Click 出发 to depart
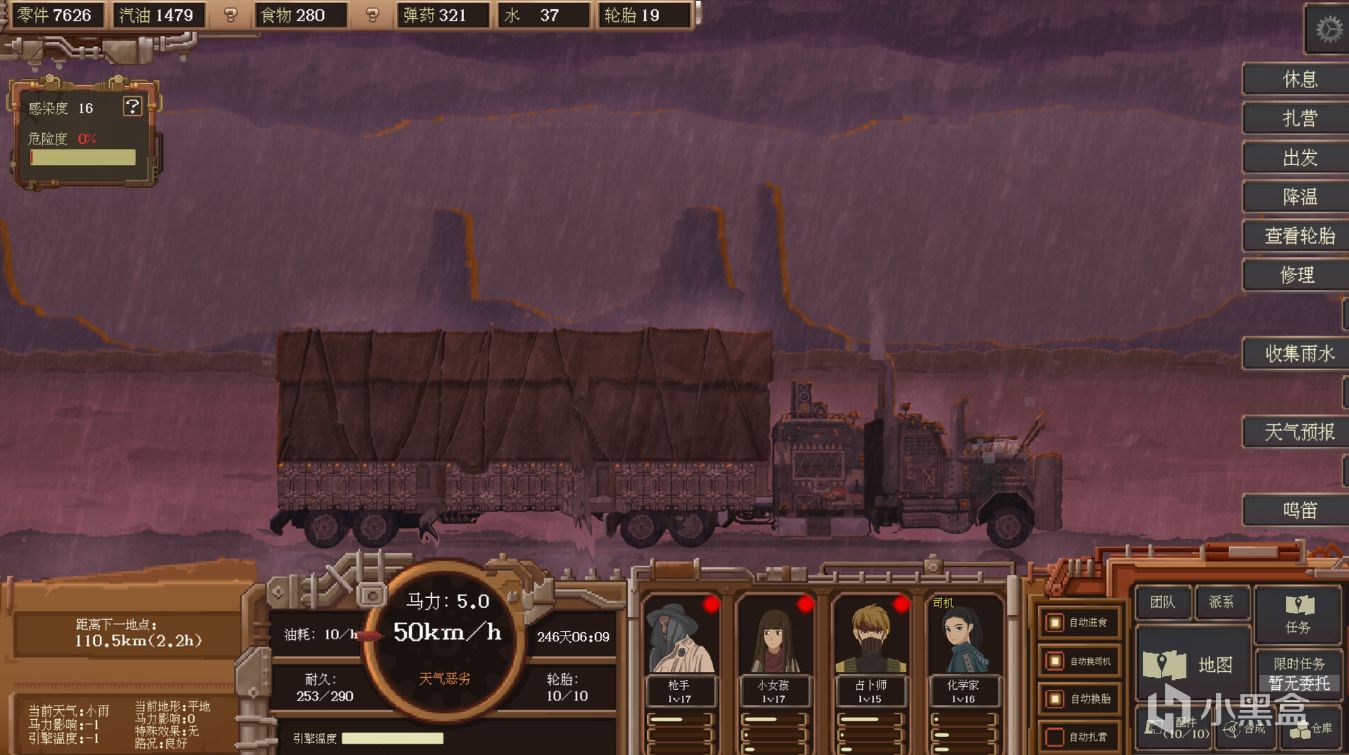This screenshot has width=1349, height=755. (1299, 157)
